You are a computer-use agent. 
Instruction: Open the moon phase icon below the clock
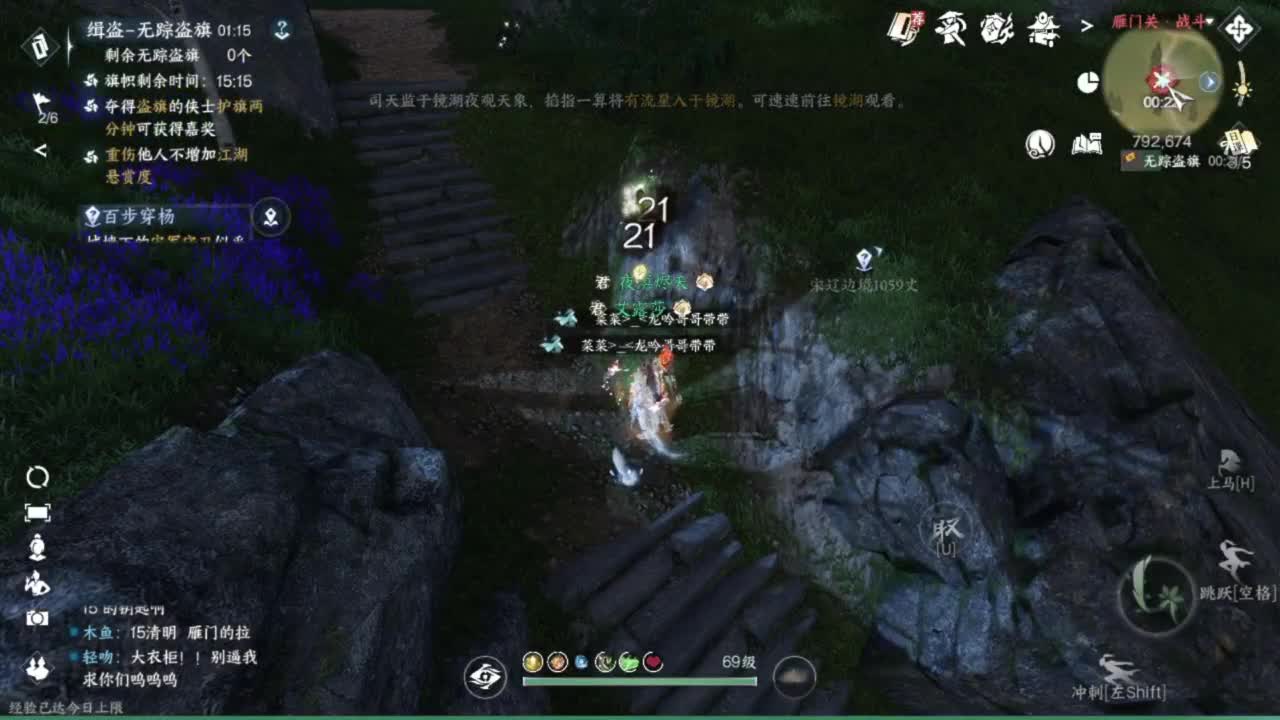click(1040, 143)
